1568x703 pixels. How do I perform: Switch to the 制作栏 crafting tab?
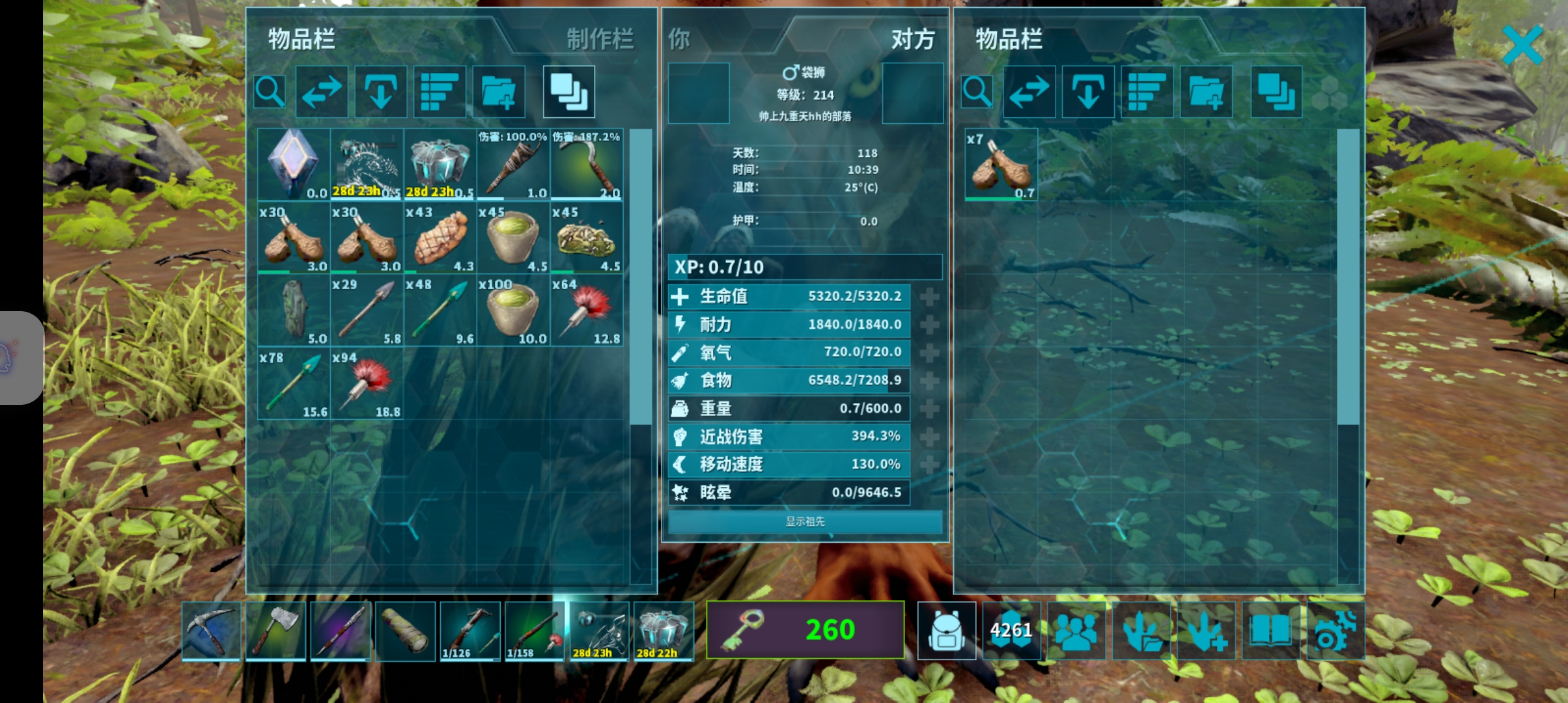[x=599, y=39]
